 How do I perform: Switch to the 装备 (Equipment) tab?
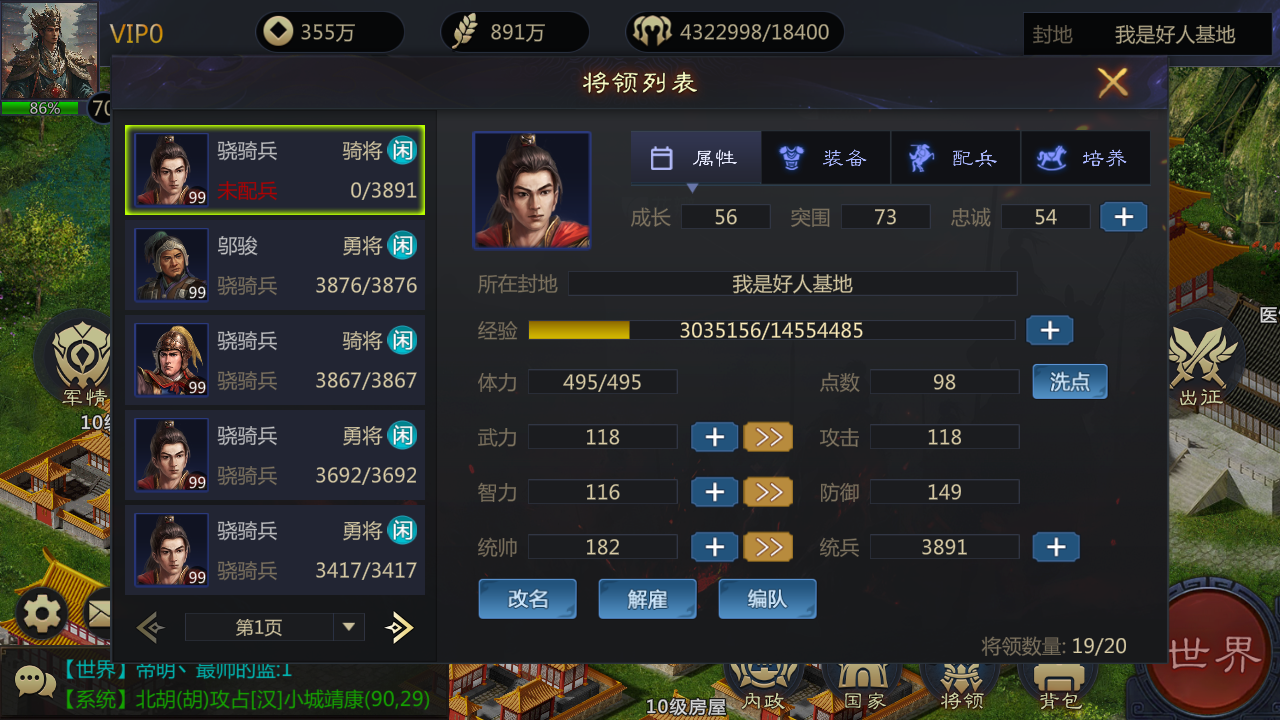[826, 157]
